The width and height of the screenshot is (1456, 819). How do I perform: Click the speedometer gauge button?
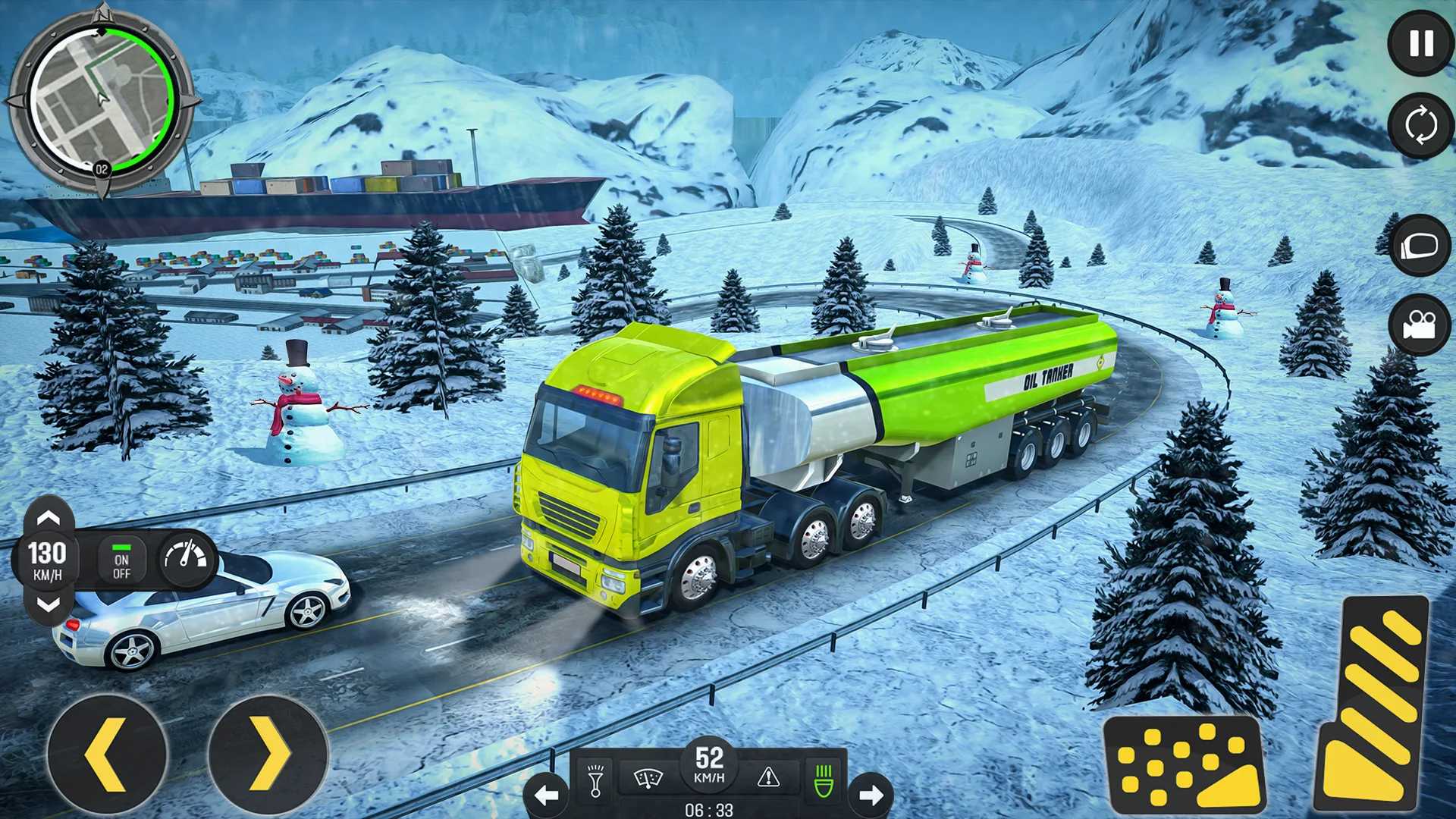pos(187,560)
